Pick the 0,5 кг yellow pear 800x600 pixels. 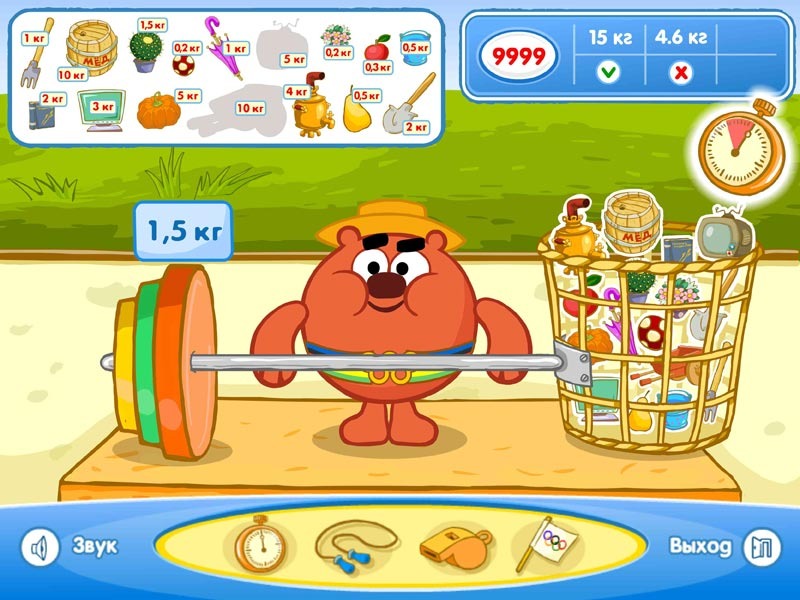(356, 113)
